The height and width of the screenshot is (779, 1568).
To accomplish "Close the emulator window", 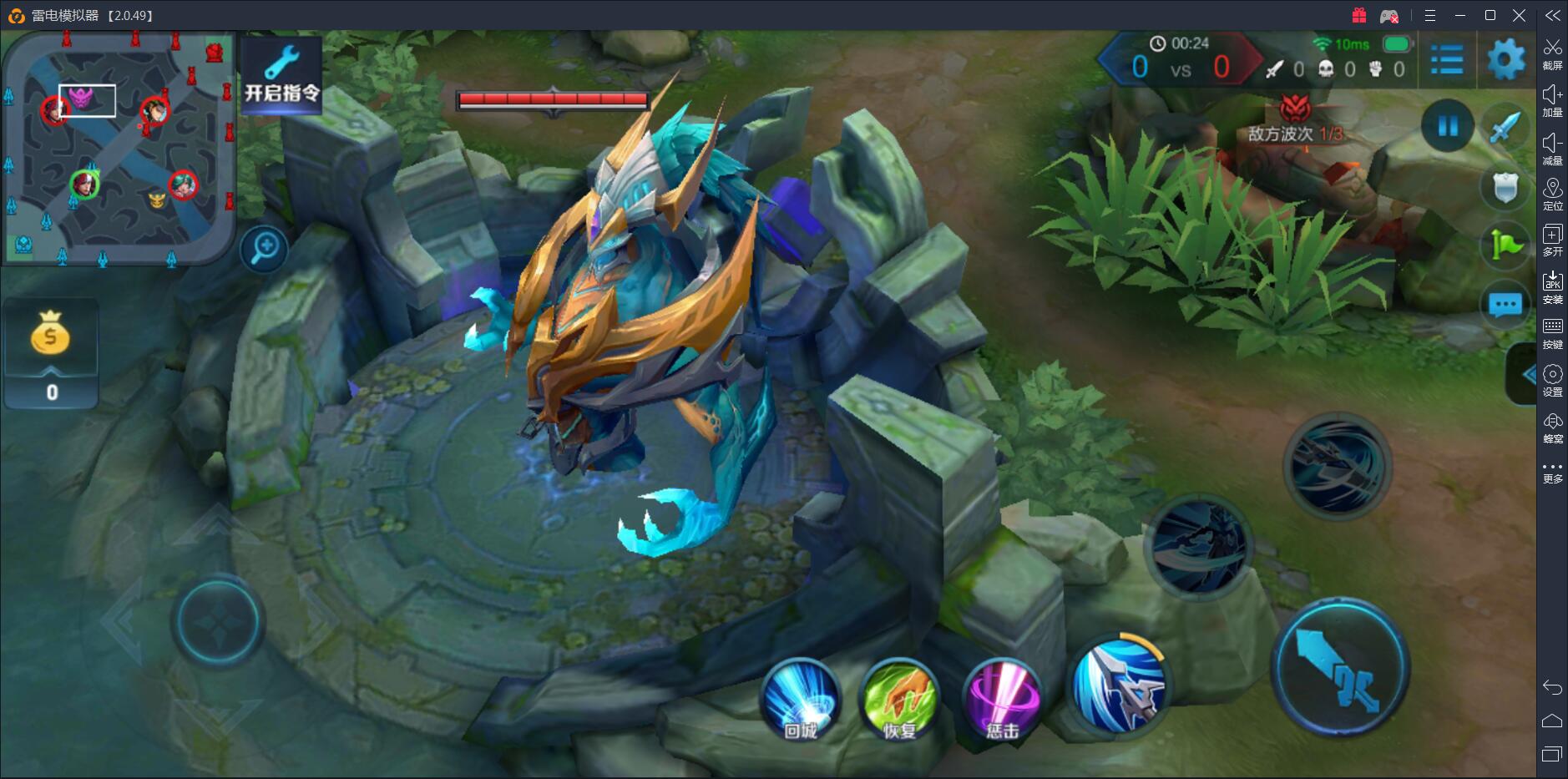I will coord(1520,15).
